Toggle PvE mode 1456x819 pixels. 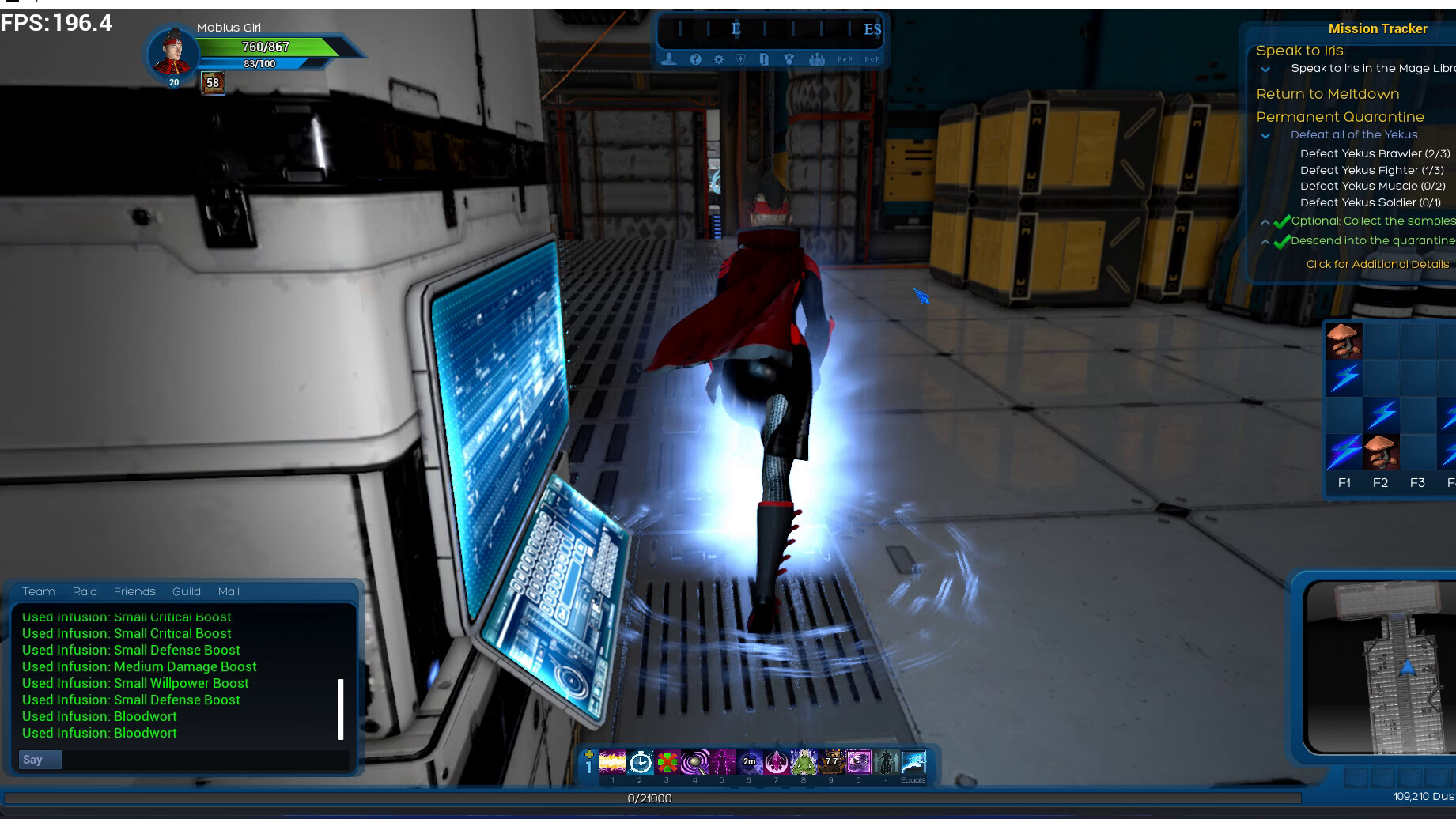coord(872,60)
